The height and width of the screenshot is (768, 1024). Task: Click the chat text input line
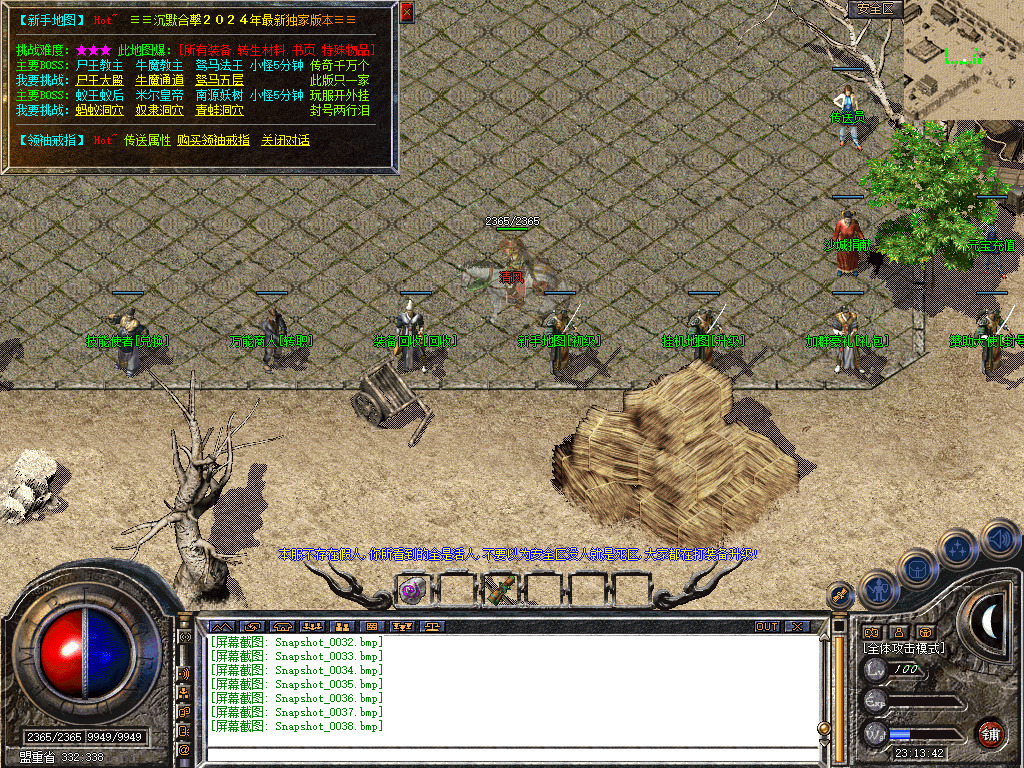(510, 752)
